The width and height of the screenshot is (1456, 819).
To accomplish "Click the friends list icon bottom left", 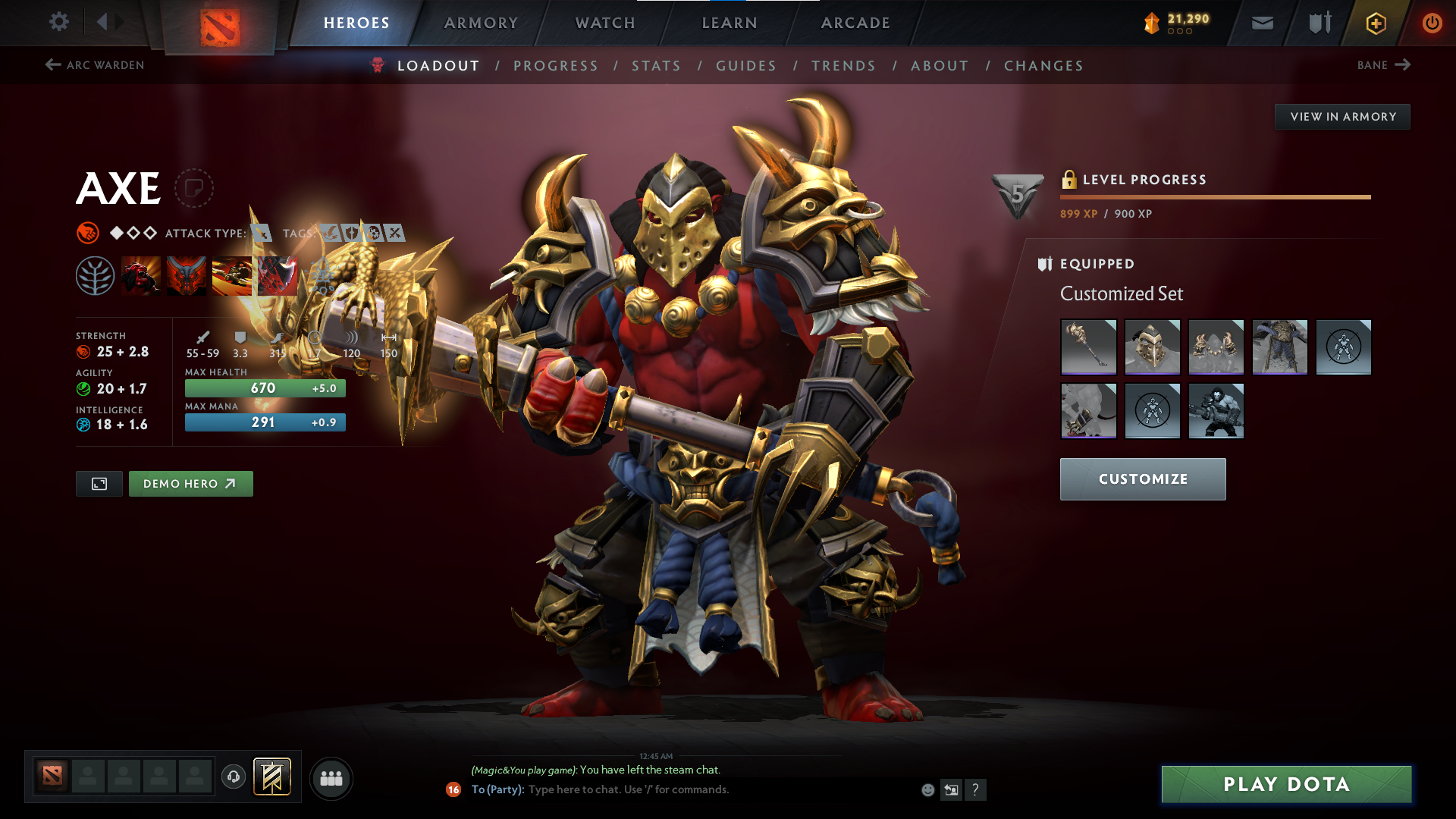I will pos(331,777).
